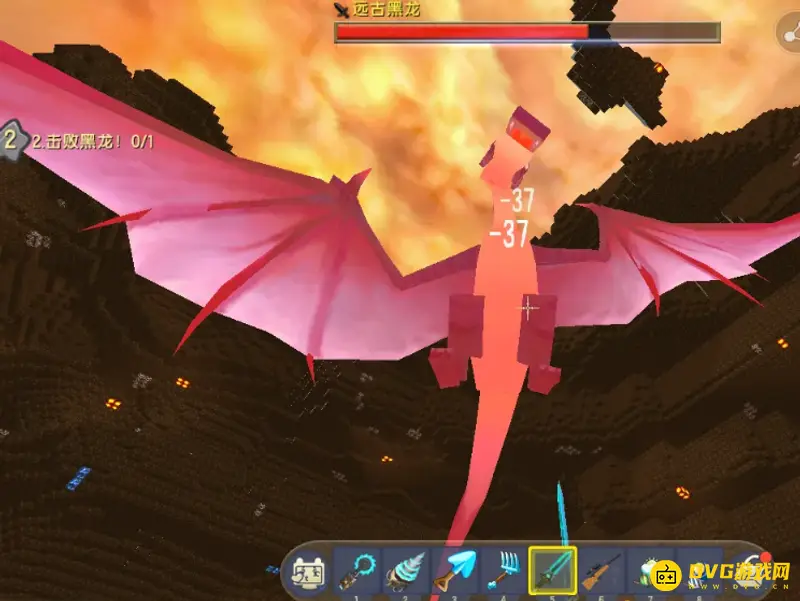
Task: Select the ring-tipped staff in hotbar slot 1
Action: click(356, 573)
